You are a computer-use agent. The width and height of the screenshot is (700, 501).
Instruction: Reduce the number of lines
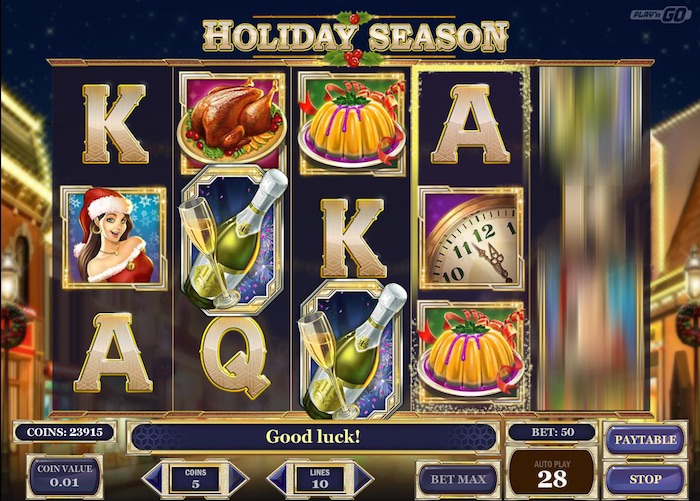coord(276,478)
